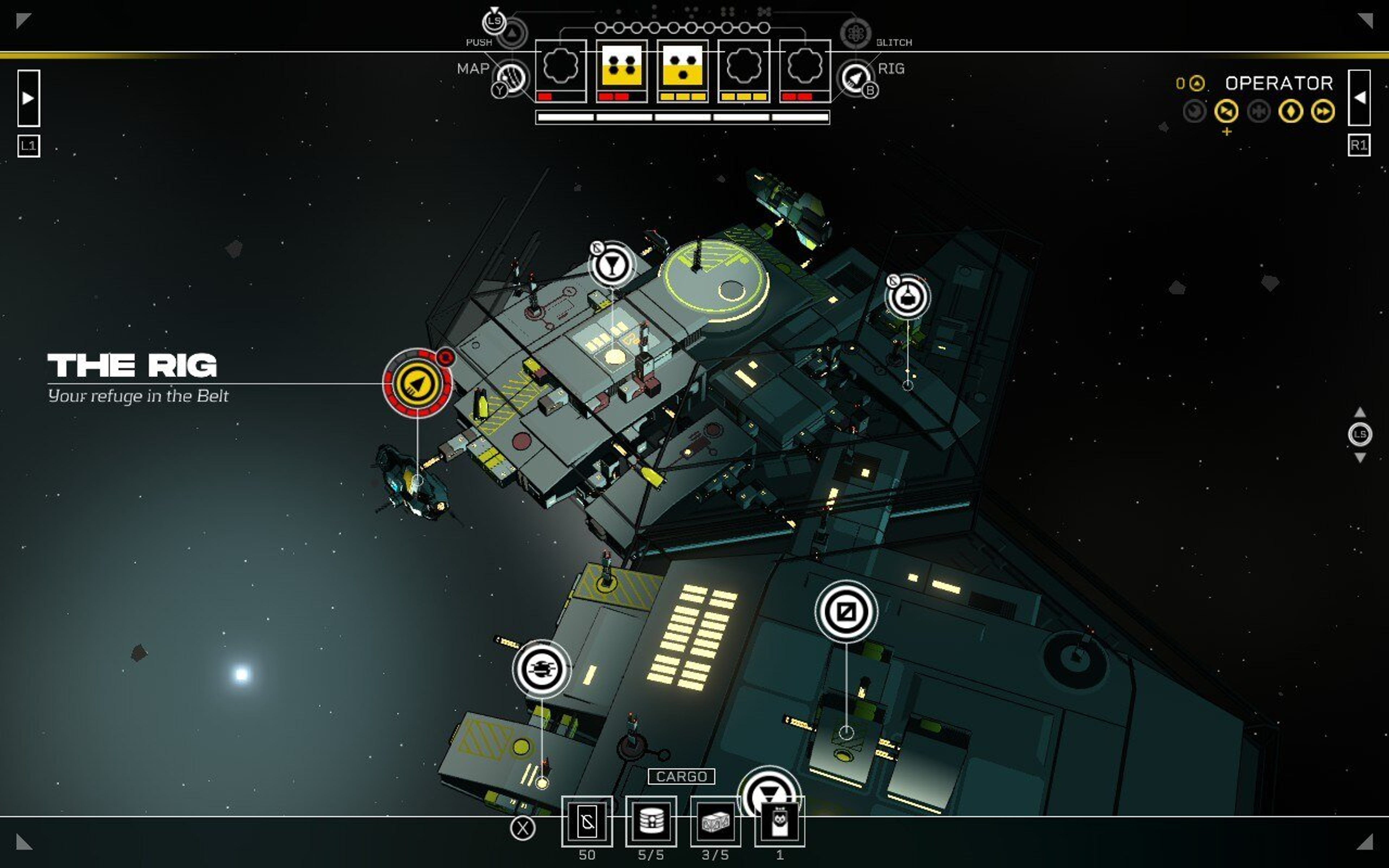Select the slashed-square location marker

pos(845,611)
